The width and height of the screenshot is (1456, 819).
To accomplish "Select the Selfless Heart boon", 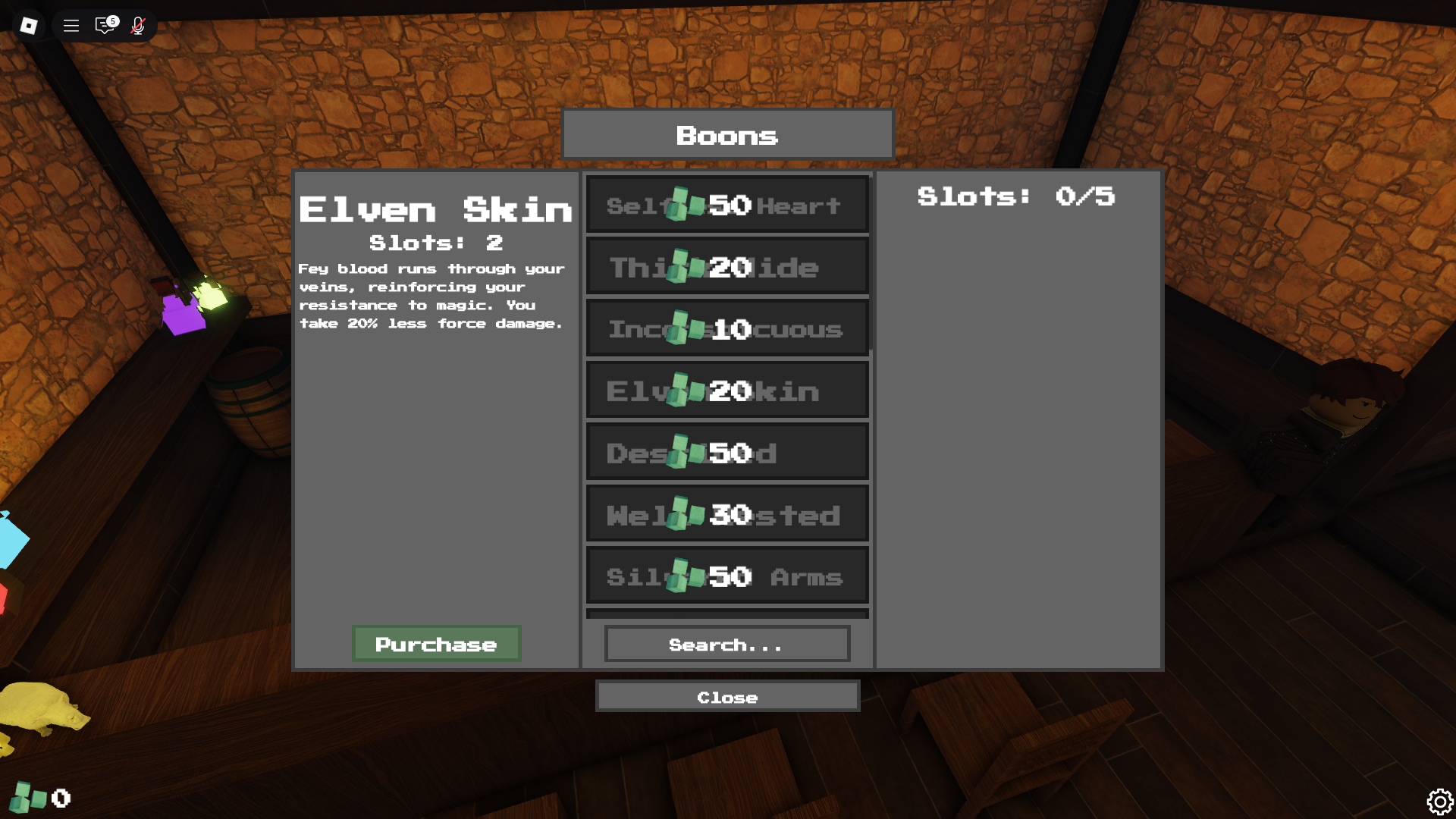I will click(x=726, y=203).
